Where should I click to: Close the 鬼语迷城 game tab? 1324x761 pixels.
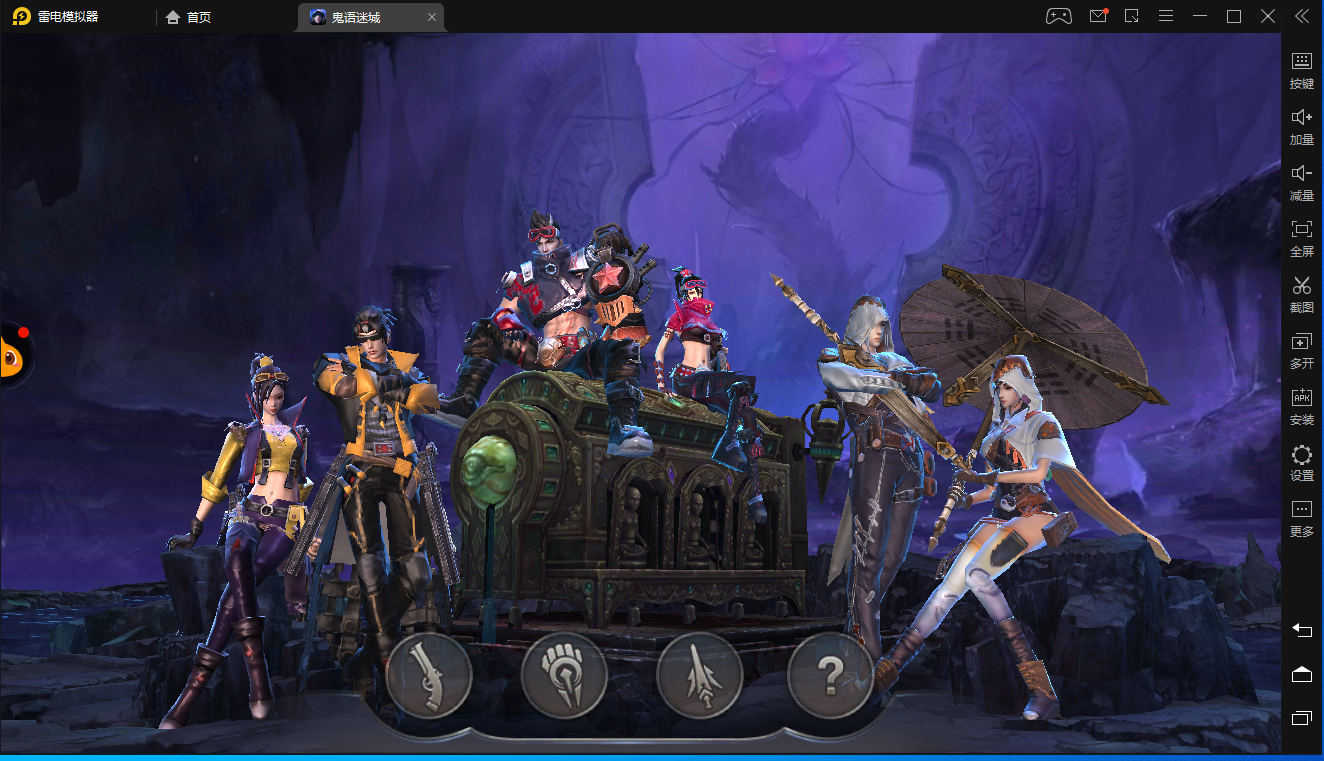[x=432, y=17]
